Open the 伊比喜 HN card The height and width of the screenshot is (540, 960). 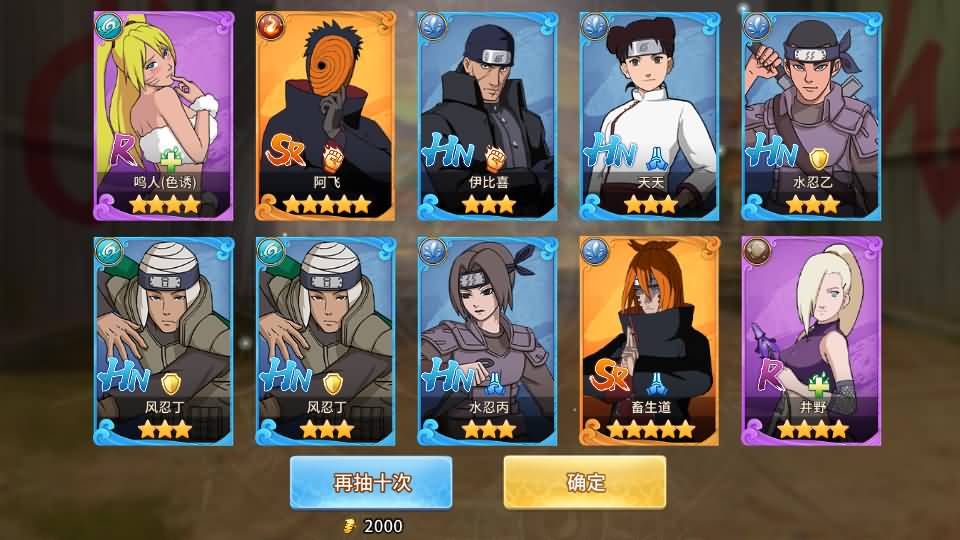tap(488, 115)
